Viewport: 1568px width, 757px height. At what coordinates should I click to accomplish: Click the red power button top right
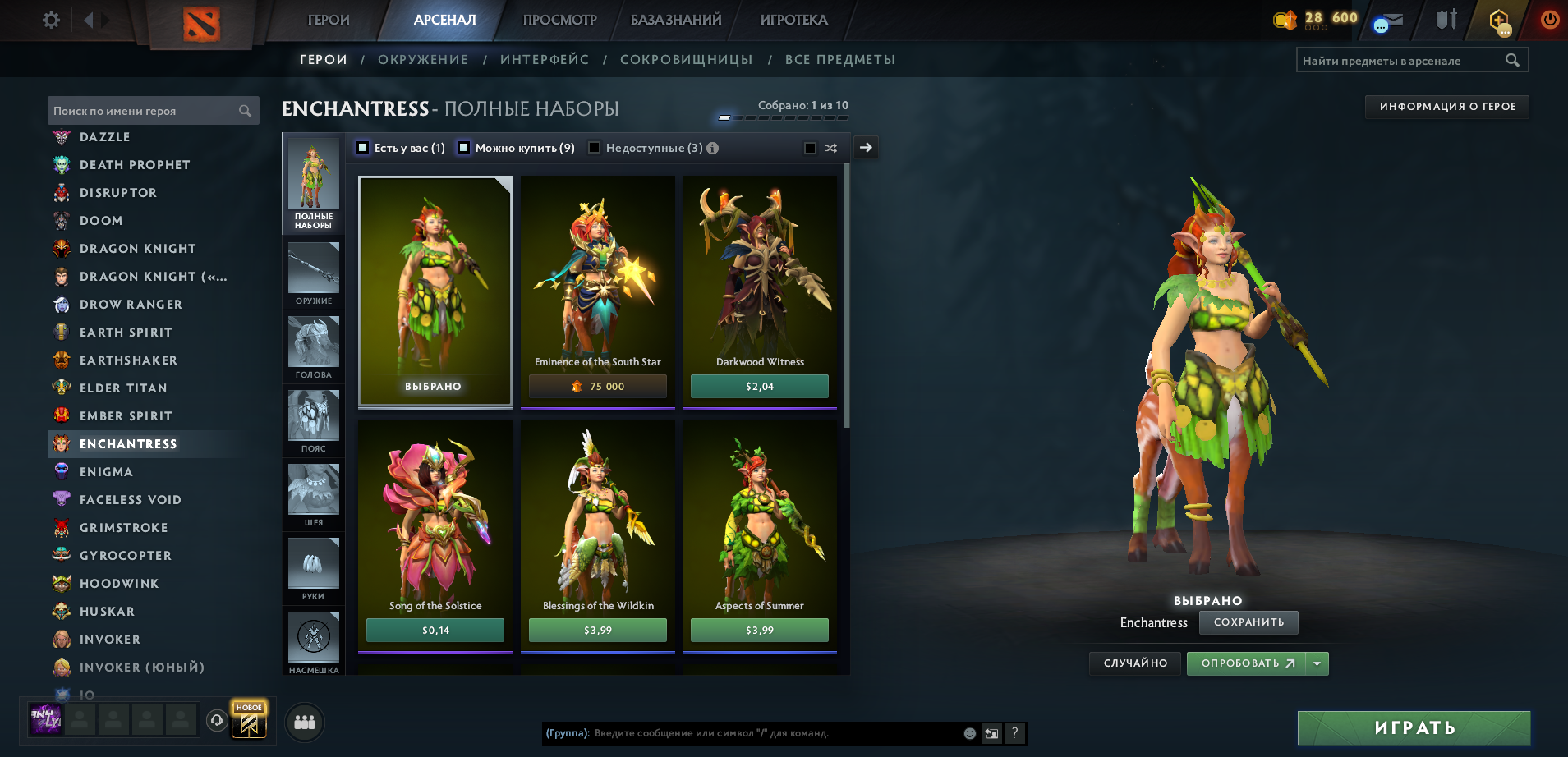pos(1550,21)
